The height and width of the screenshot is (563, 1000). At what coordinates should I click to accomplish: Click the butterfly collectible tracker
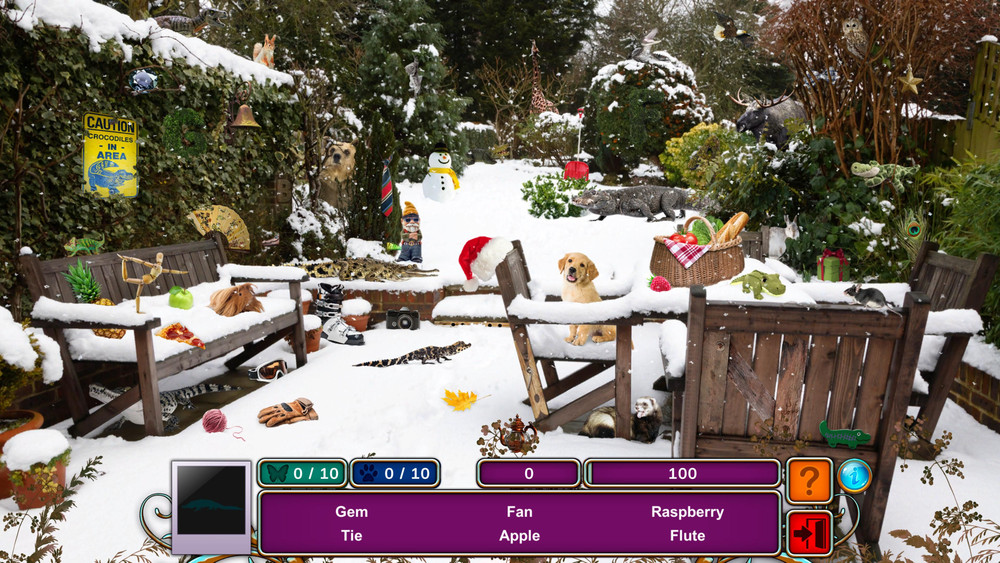point(302,473)
